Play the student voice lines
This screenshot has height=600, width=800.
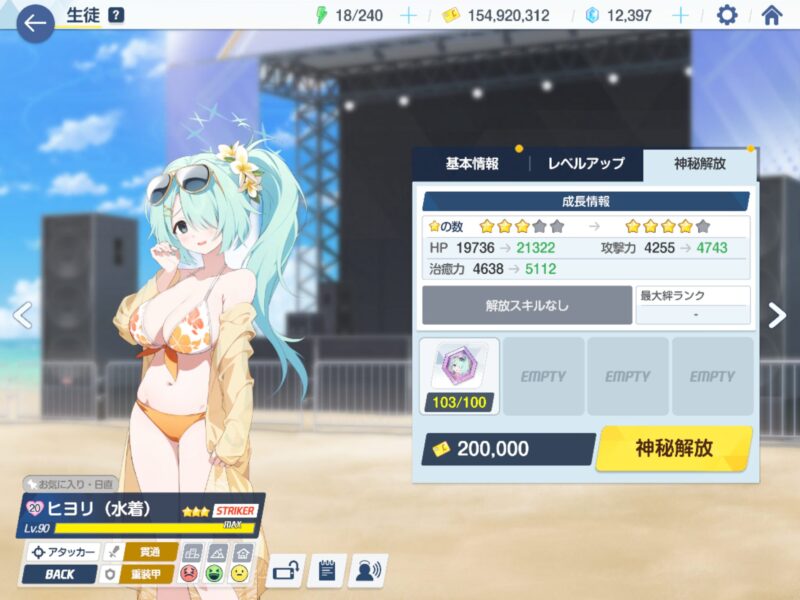click(x=368, y=571)
